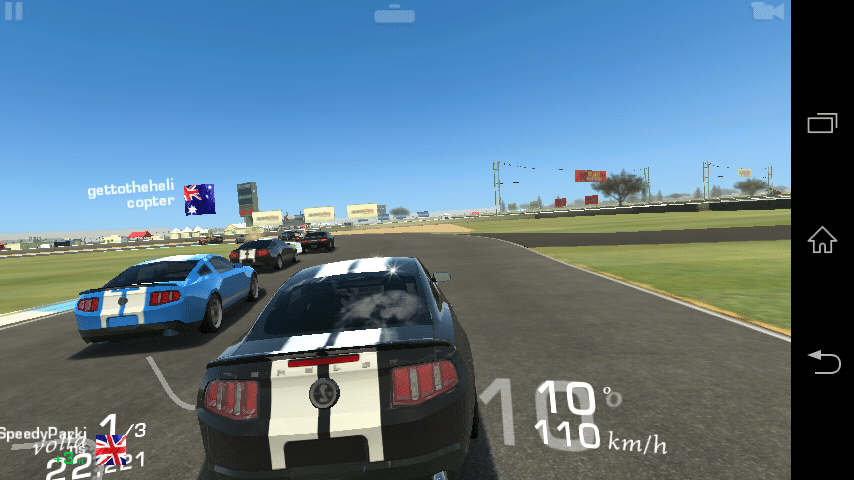This screenshot has height=480, width=854.
Task: Pause the race
Action: (13, 10)
